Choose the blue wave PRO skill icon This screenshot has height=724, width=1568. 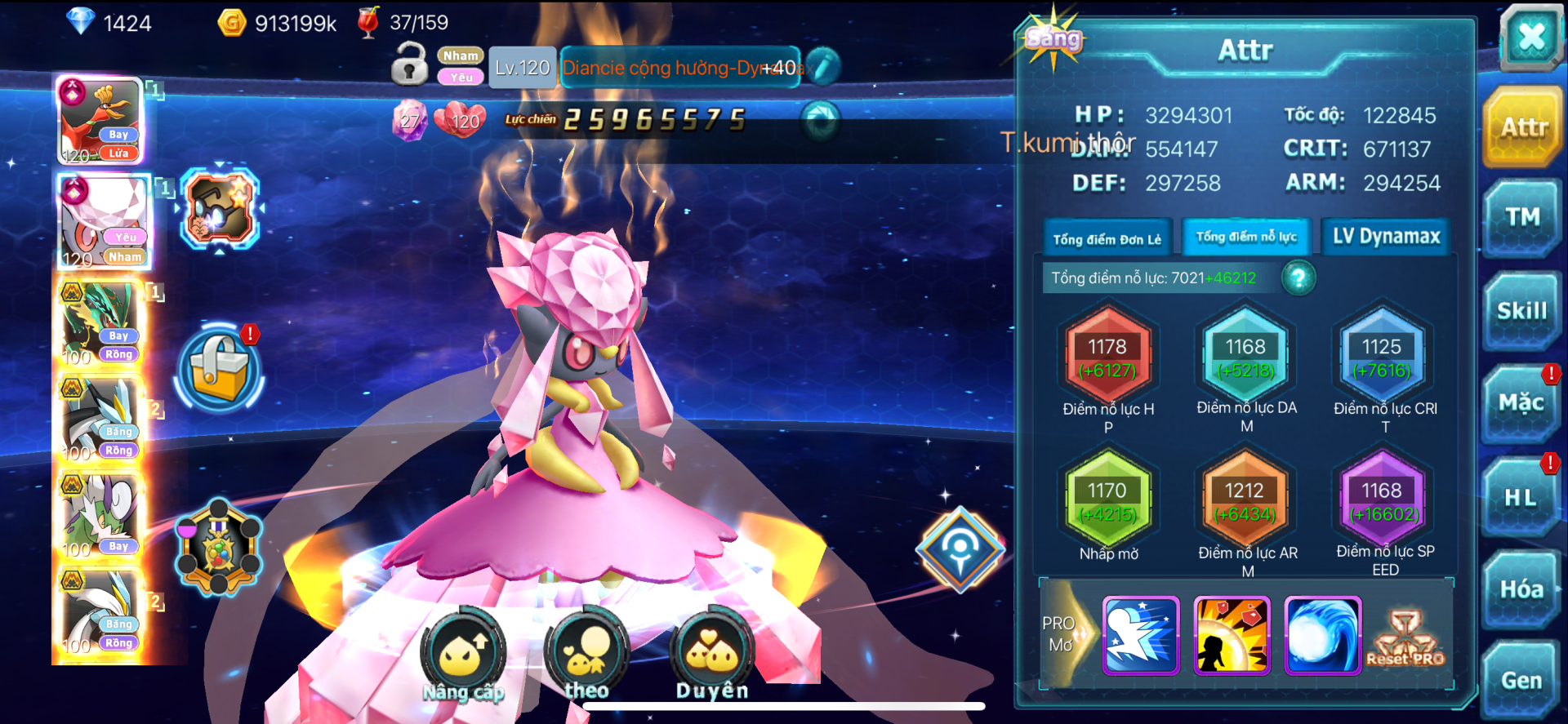coord(1322,635)
